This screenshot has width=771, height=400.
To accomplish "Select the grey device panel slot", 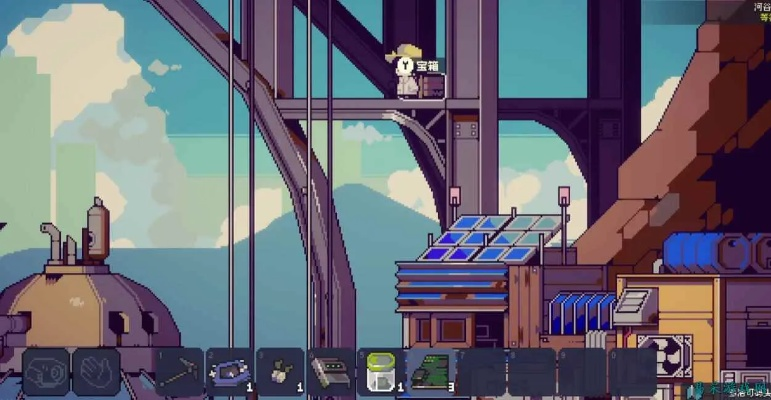I will pos(330,371).
